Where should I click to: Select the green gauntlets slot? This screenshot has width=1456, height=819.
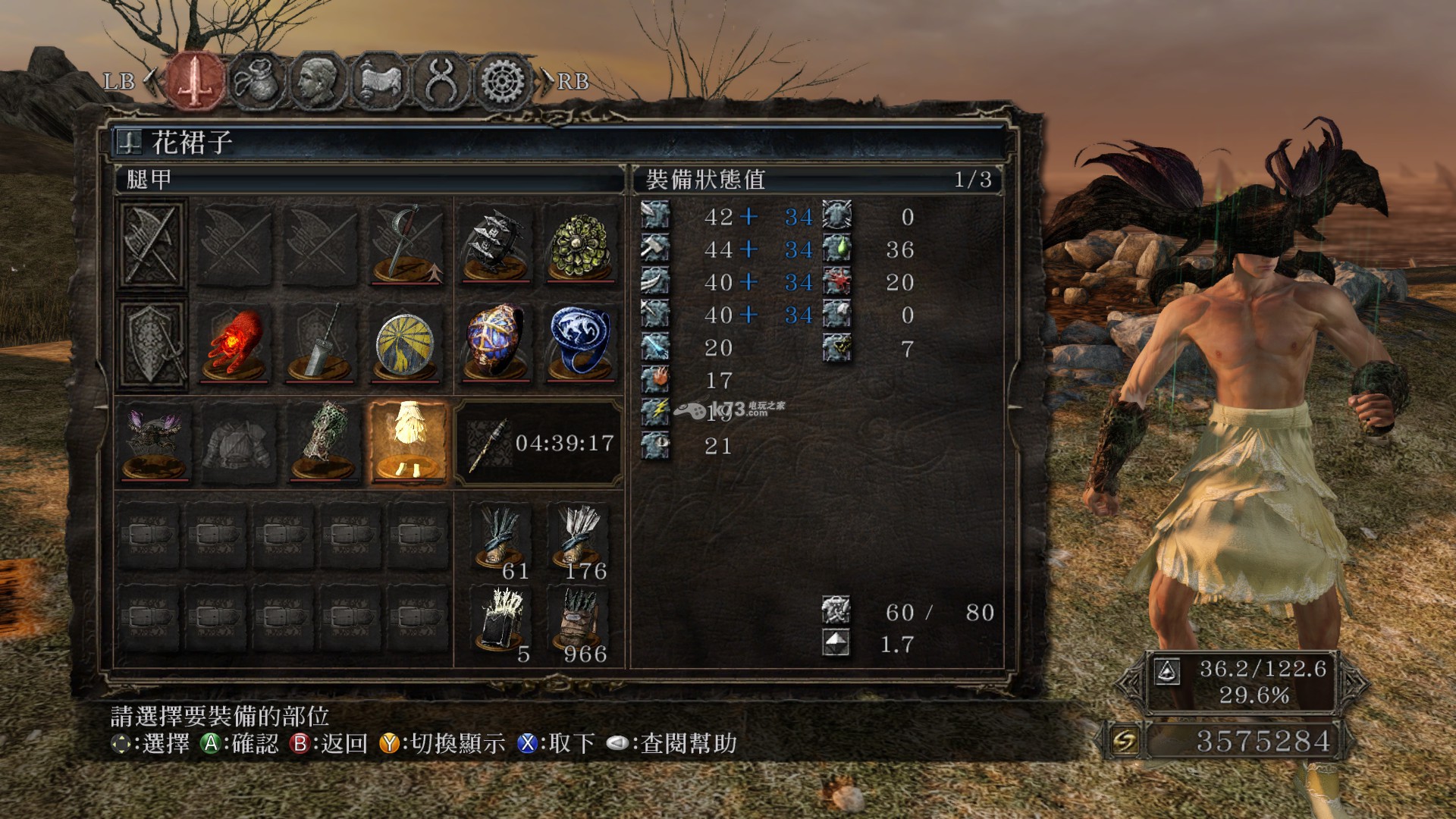[323, 443]
